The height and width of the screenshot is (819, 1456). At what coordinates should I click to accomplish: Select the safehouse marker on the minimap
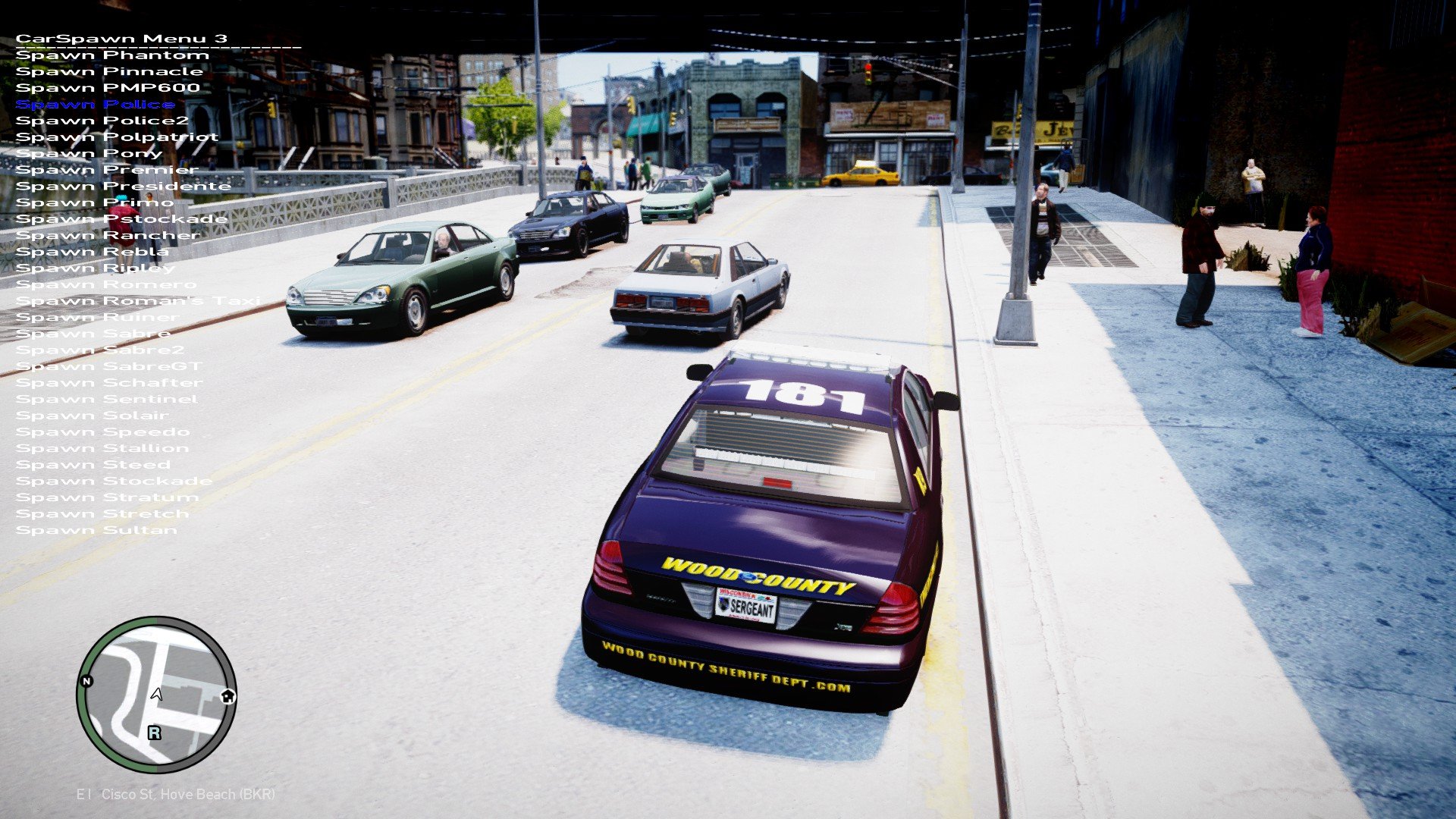tap(228, 696)
